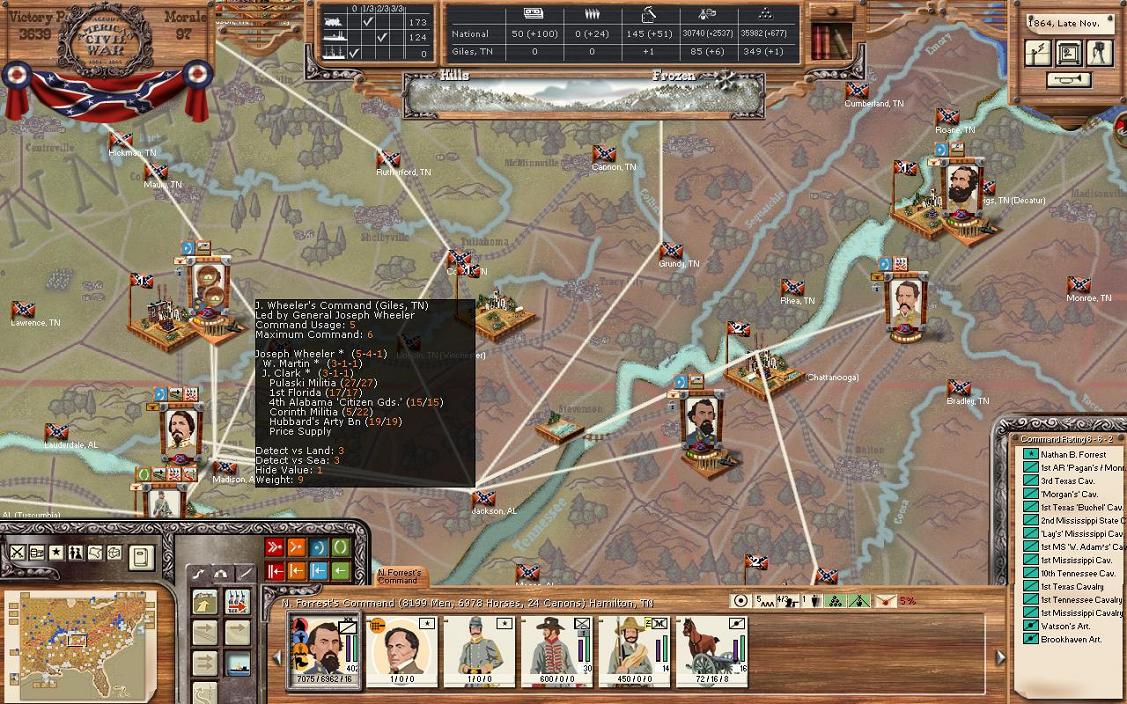Set the red assault posture button
This screenshot has height=704, width=1127.
(274, 547)
